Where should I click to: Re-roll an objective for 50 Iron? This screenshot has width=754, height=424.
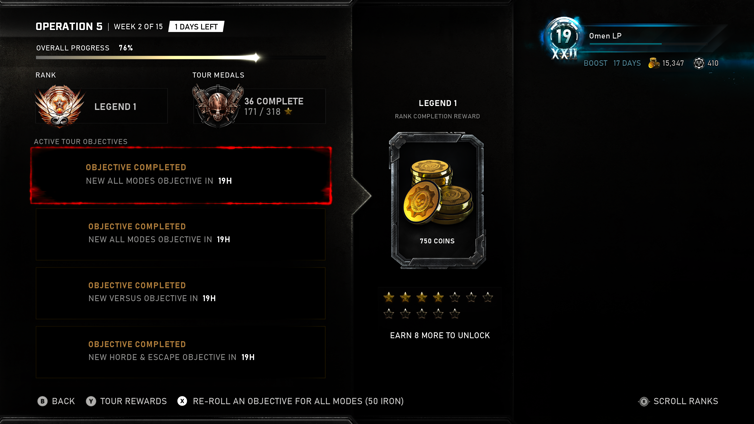tap(297, 401)
